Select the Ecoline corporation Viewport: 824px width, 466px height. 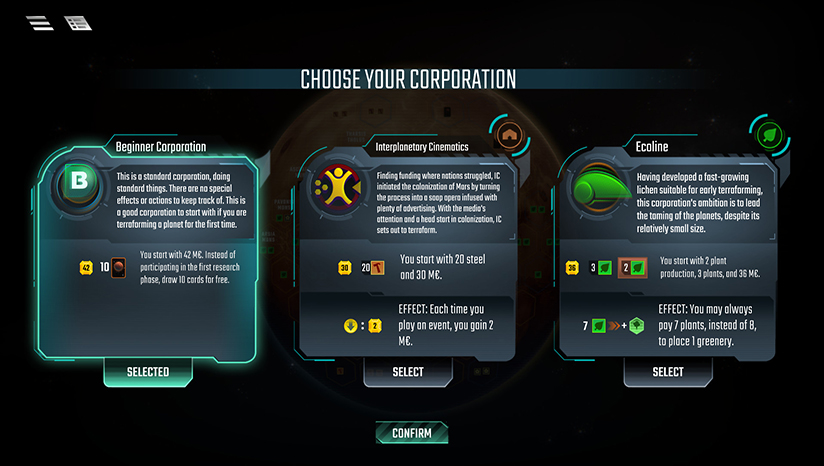tap(667, 372)
